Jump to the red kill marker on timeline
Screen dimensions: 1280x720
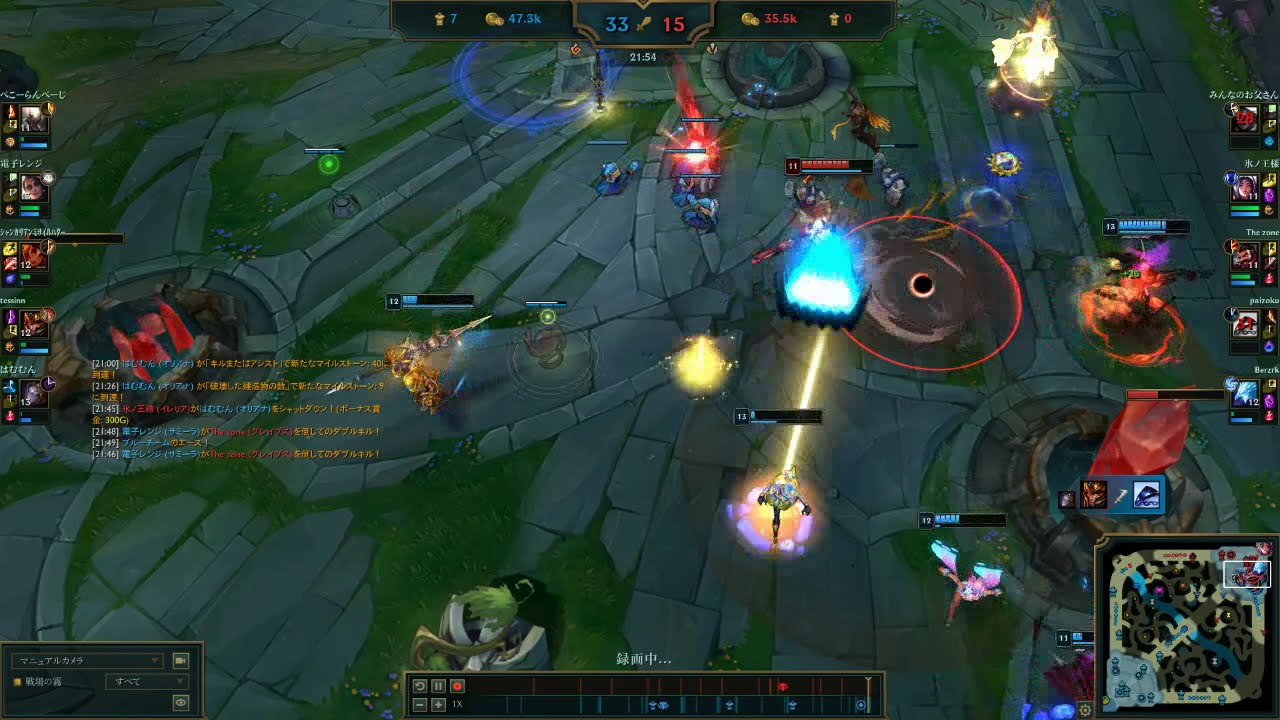(x=782, y=686)
